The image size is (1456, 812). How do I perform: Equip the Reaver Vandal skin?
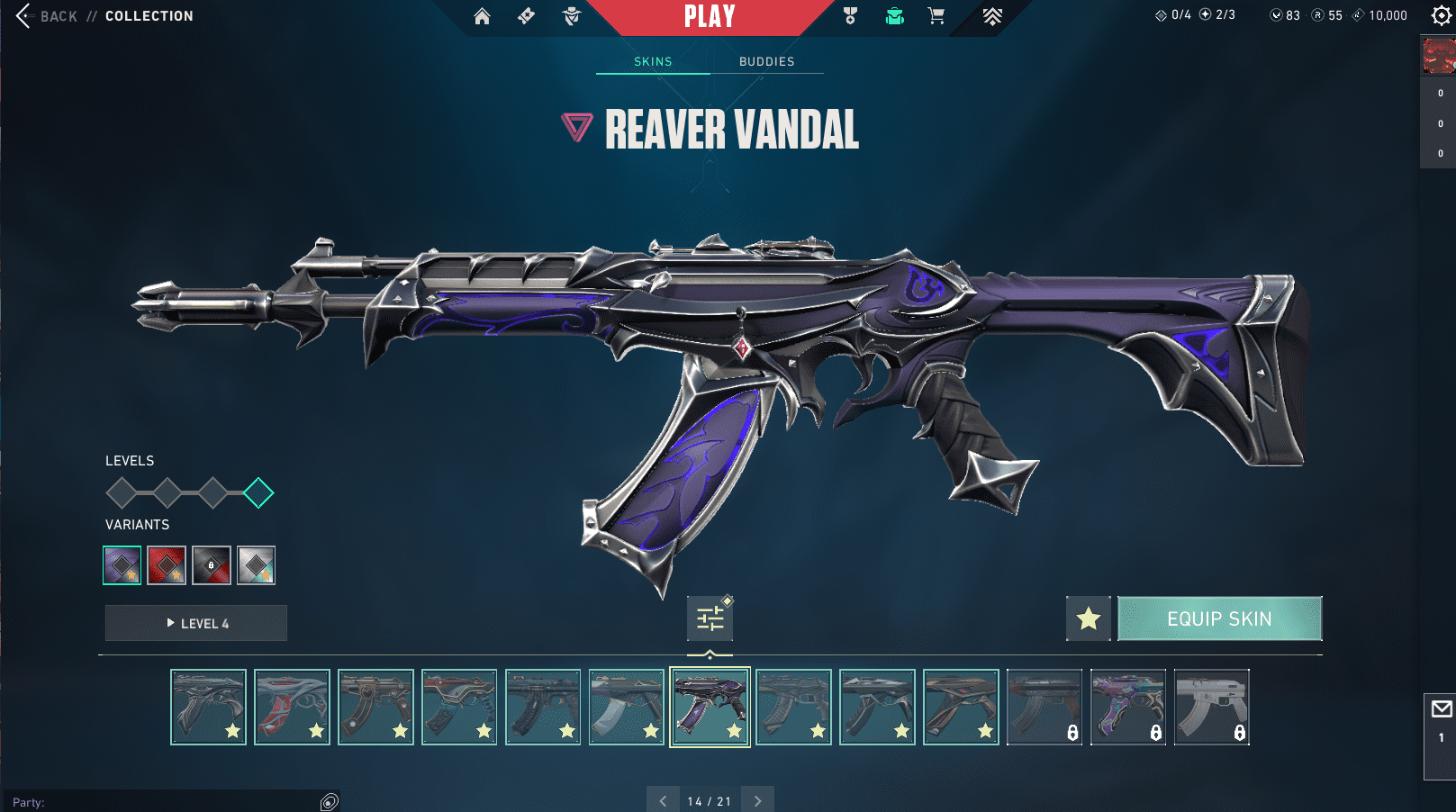tap(1219, 618)
